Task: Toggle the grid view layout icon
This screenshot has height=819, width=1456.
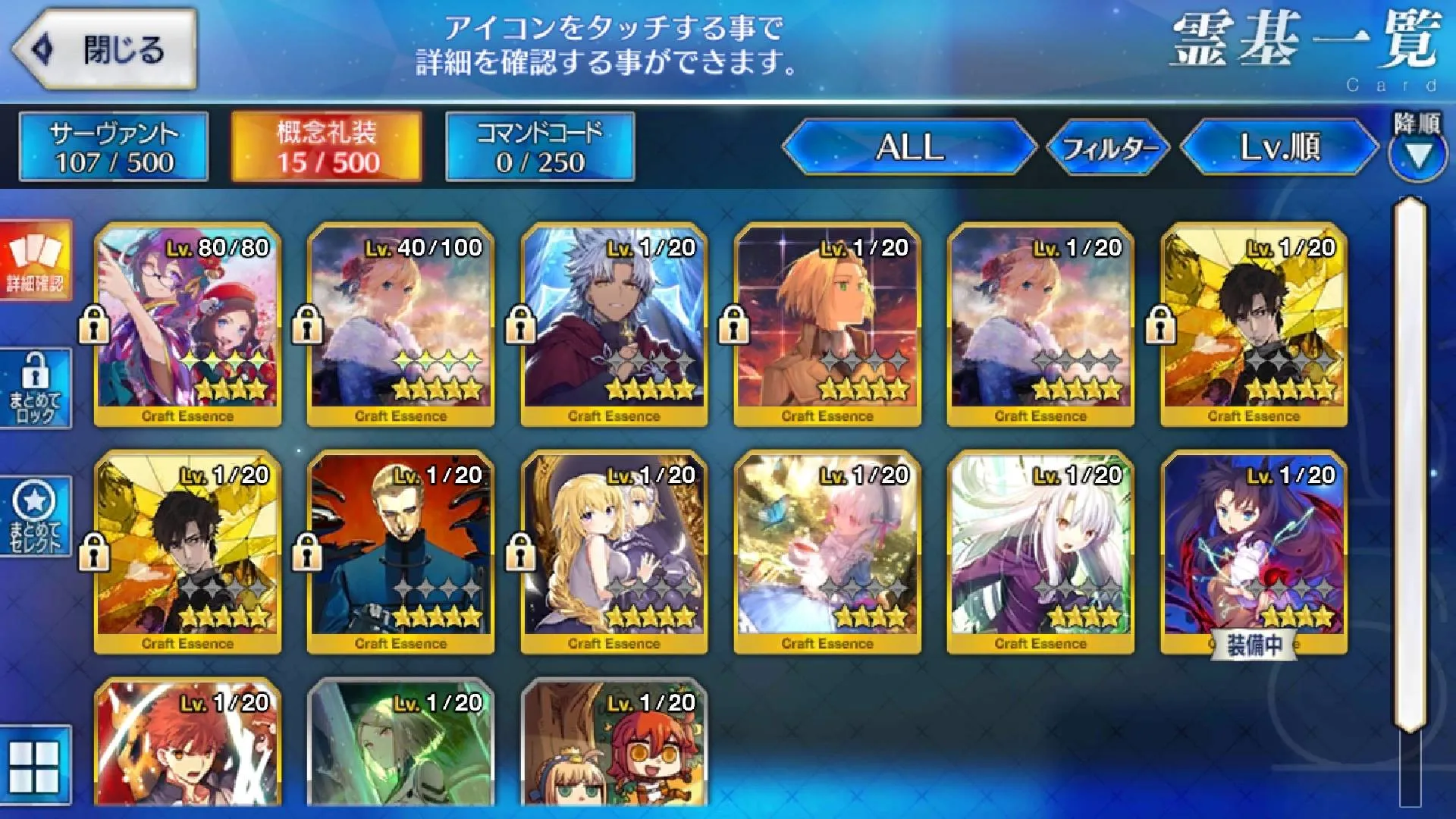Action: [x=35, y=766]
